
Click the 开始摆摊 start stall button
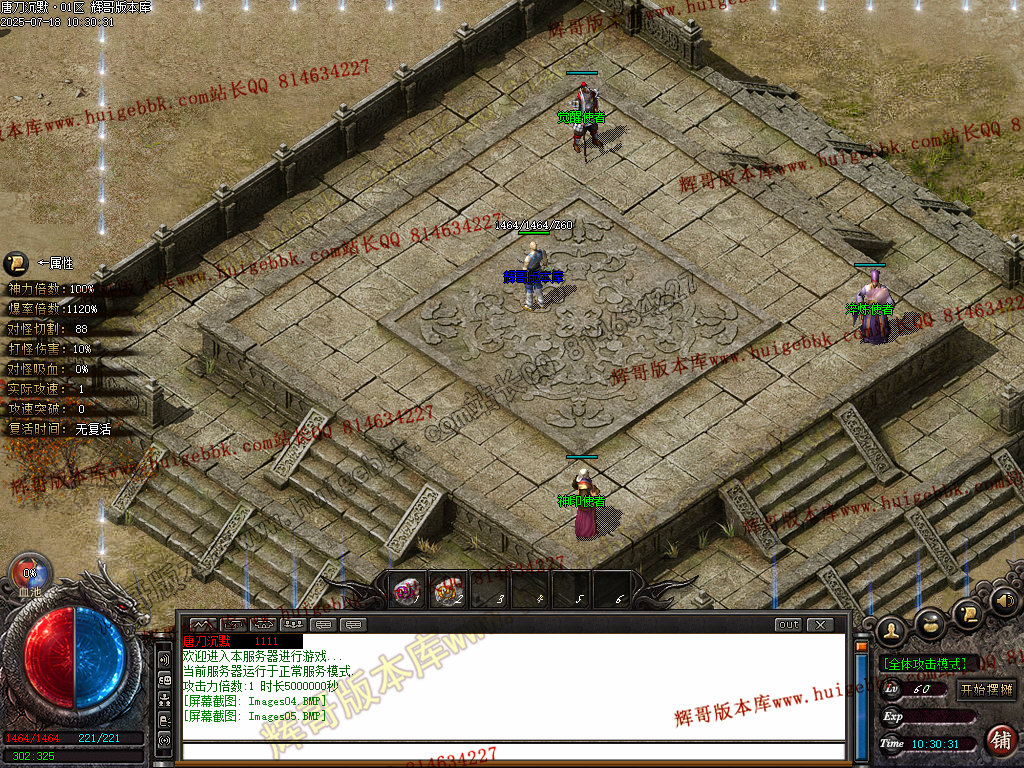tap(986, 689)
